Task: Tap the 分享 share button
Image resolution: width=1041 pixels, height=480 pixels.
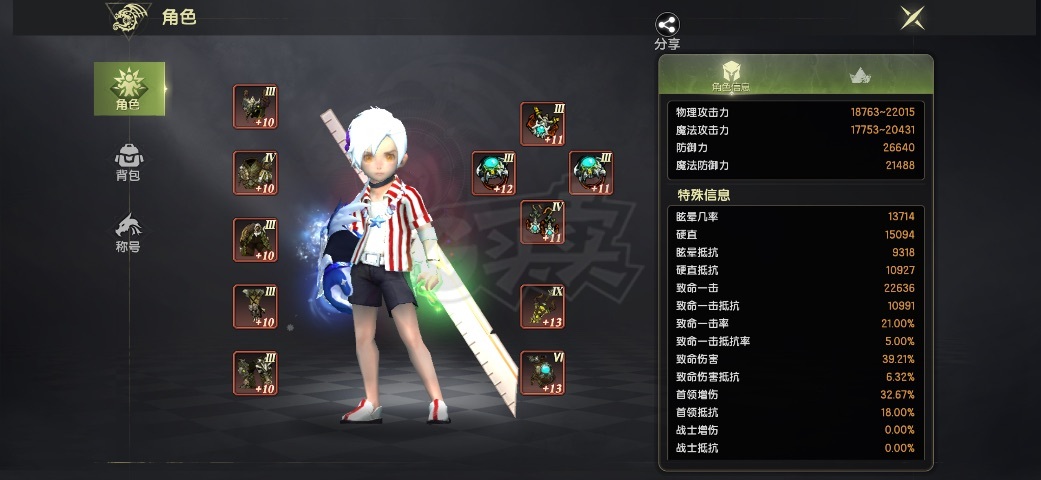Action: (x=667, y=32)
